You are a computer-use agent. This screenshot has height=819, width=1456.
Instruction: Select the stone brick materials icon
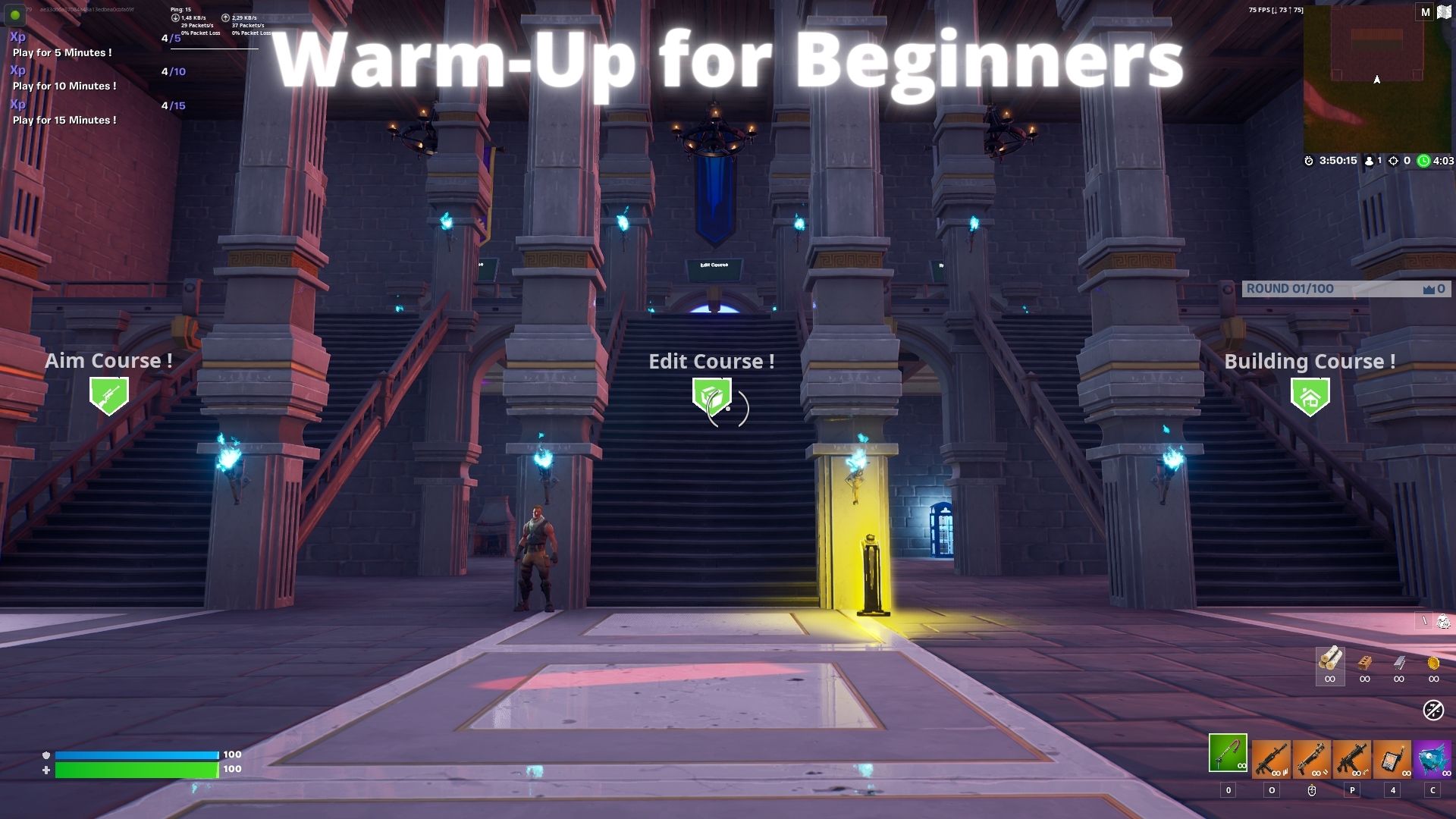tap(1364, 662)
